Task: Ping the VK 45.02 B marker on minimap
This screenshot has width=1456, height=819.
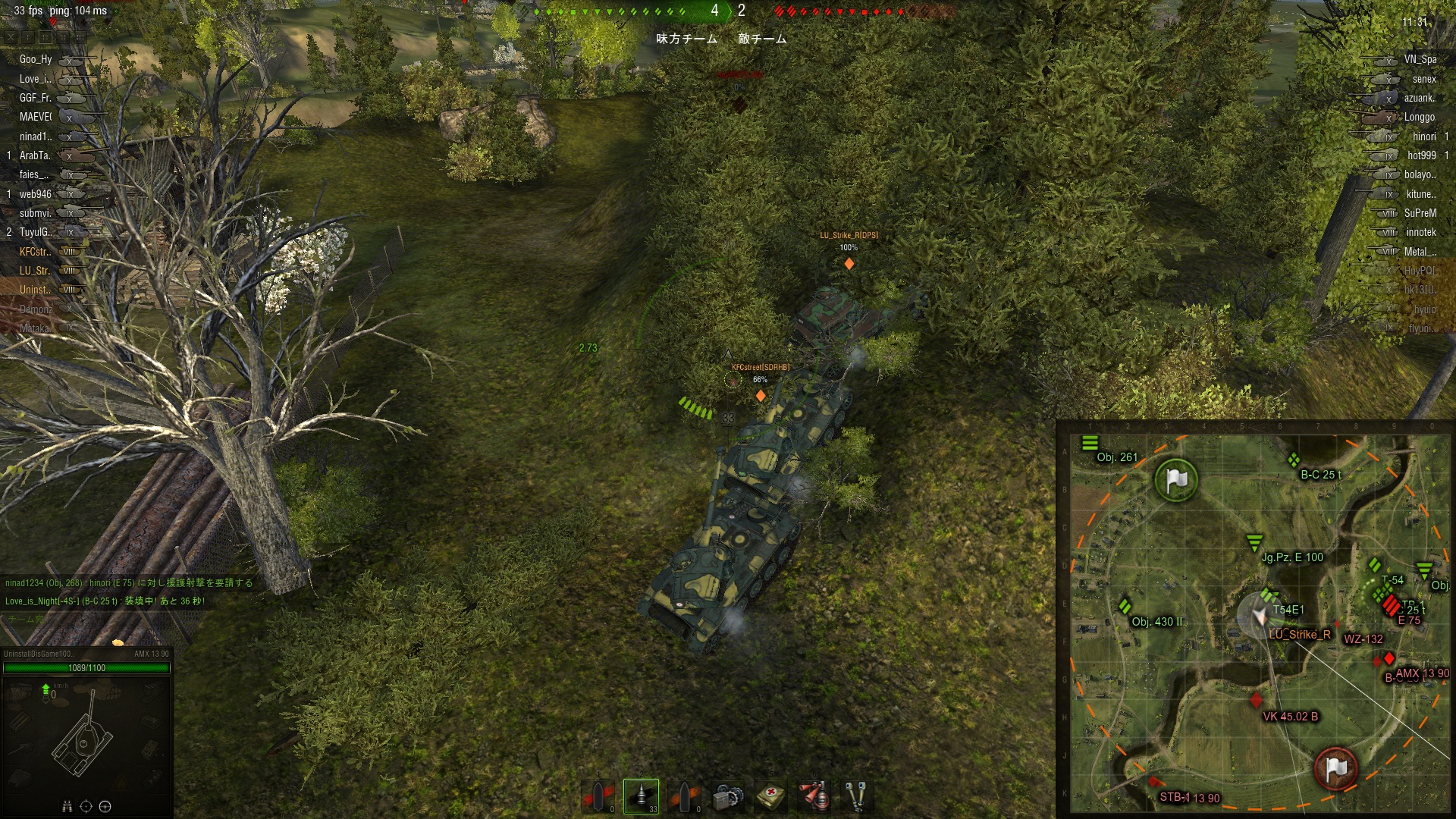Action: pyautogui.click(x=1257, y=700)
